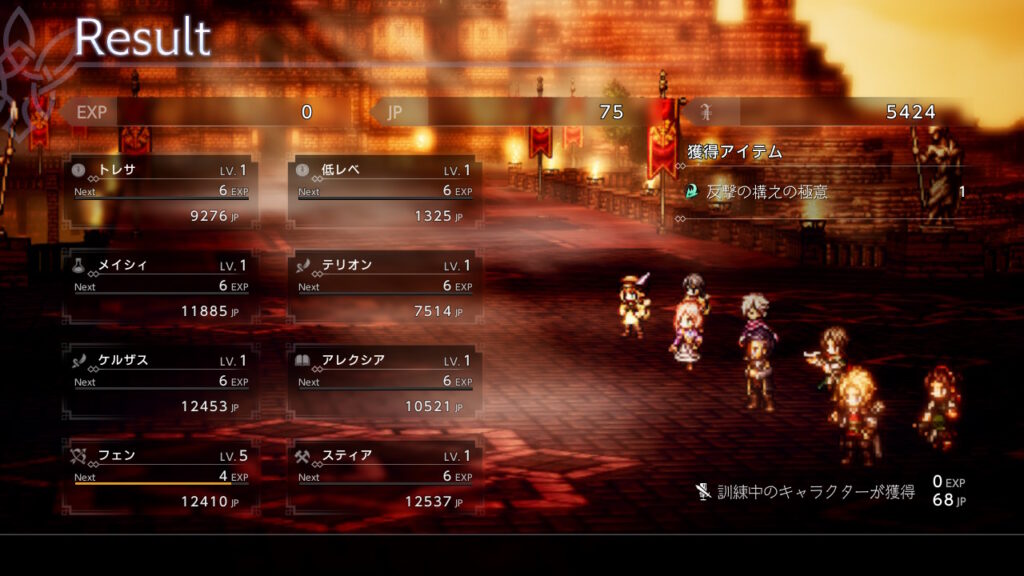Choose the フェン level 5 panel

[161, 476]
